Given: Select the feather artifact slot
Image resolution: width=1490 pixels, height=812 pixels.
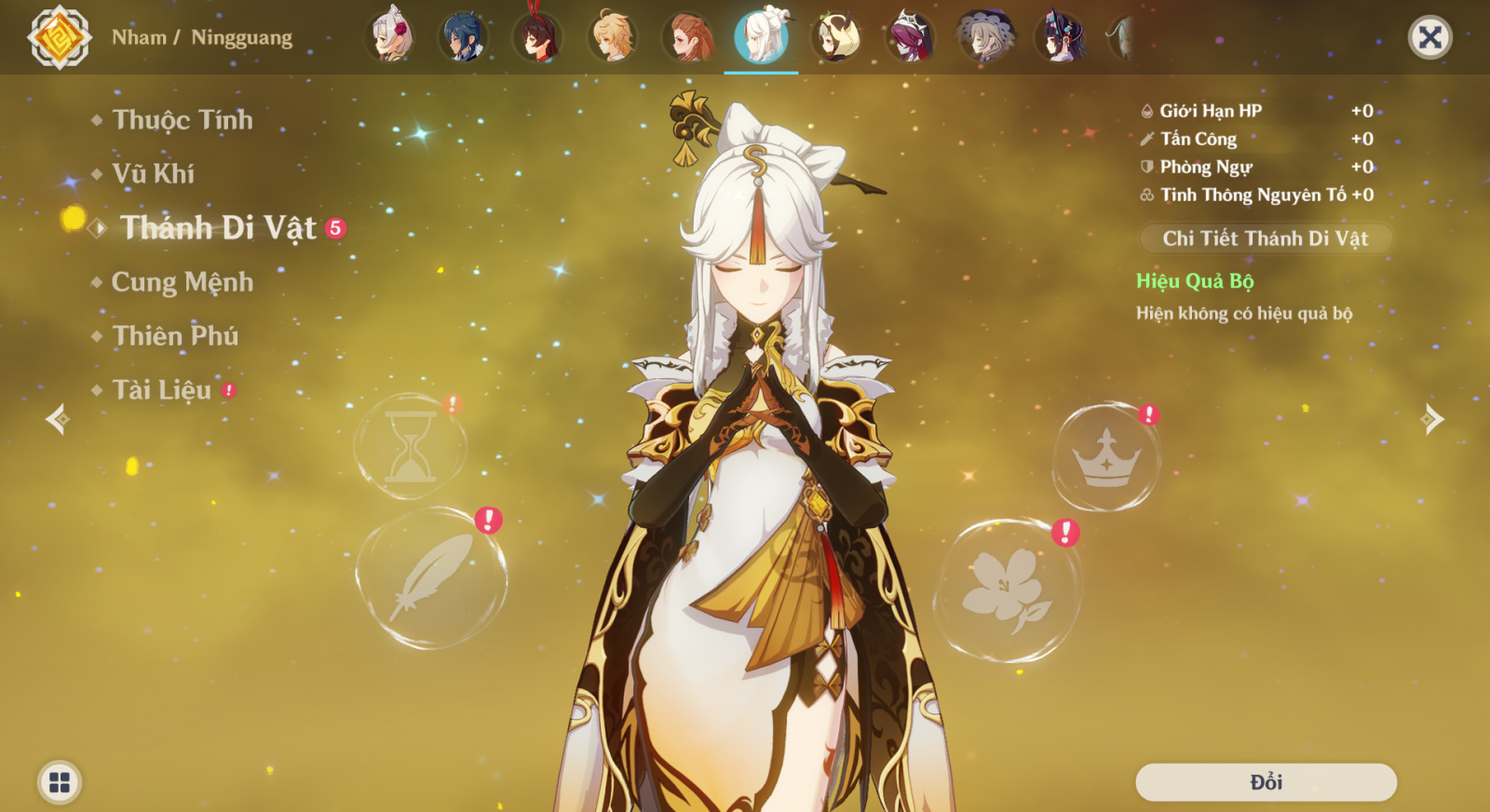Looking at the screenshot, I should pyautogui.click(x=431, y=578).
